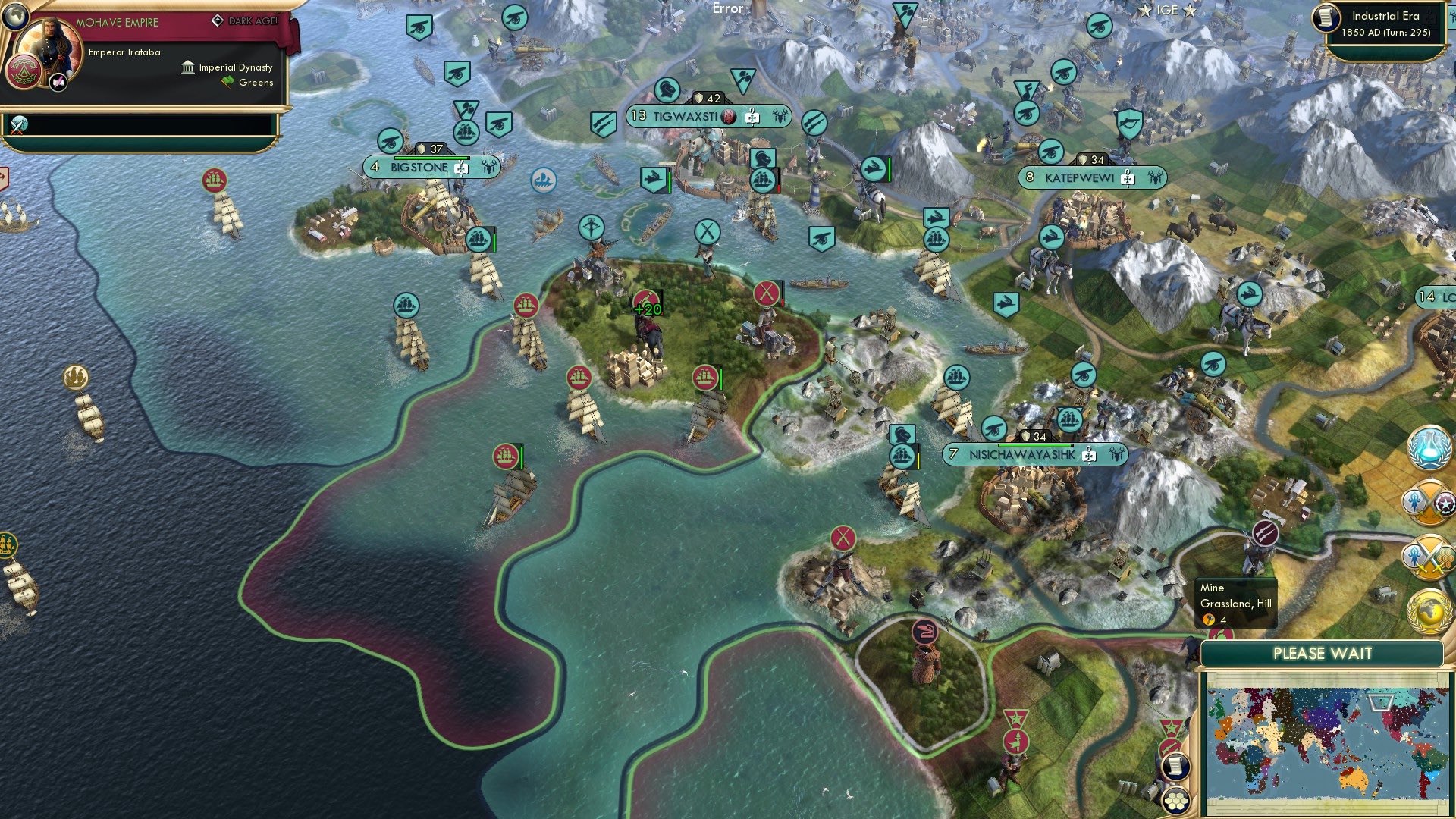Click the Greens party flag icon
1456x819 pixels.
point(227,82)
